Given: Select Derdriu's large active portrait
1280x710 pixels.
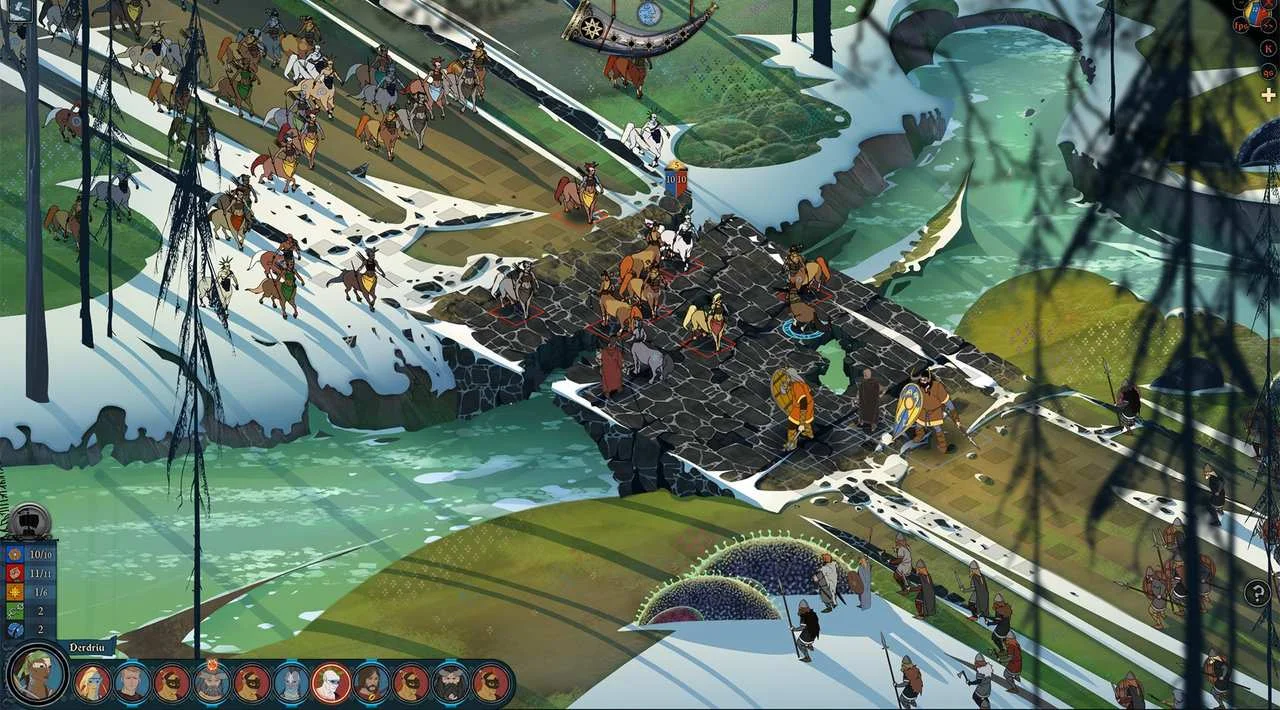Looking at the screenshot, I should [x=38, y=675].
